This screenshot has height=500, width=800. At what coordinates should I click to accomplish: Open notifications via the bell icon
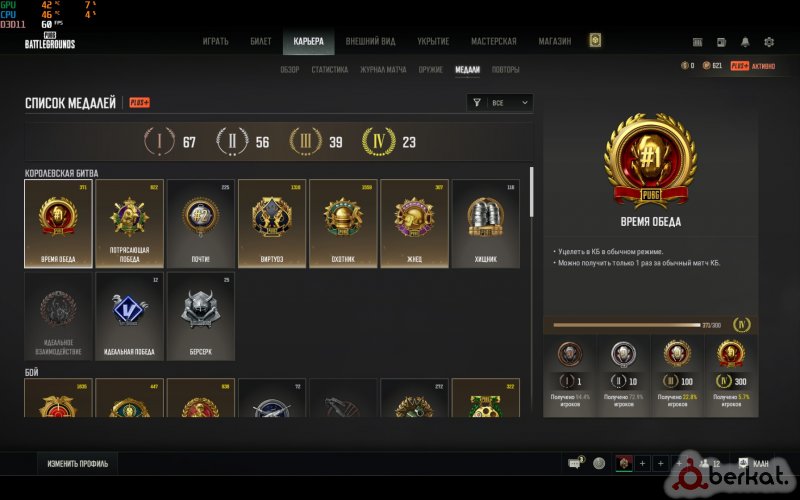point(745,42)
